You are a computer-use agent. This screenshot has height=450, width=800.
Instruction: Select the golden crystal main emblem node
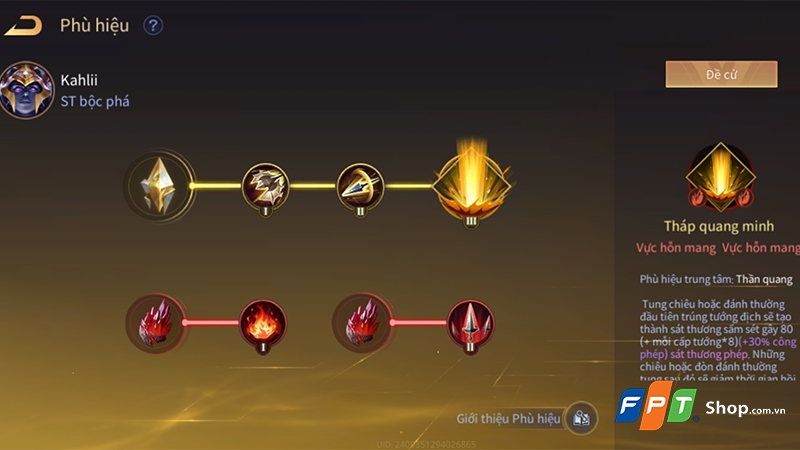click(x=159, y=185)
